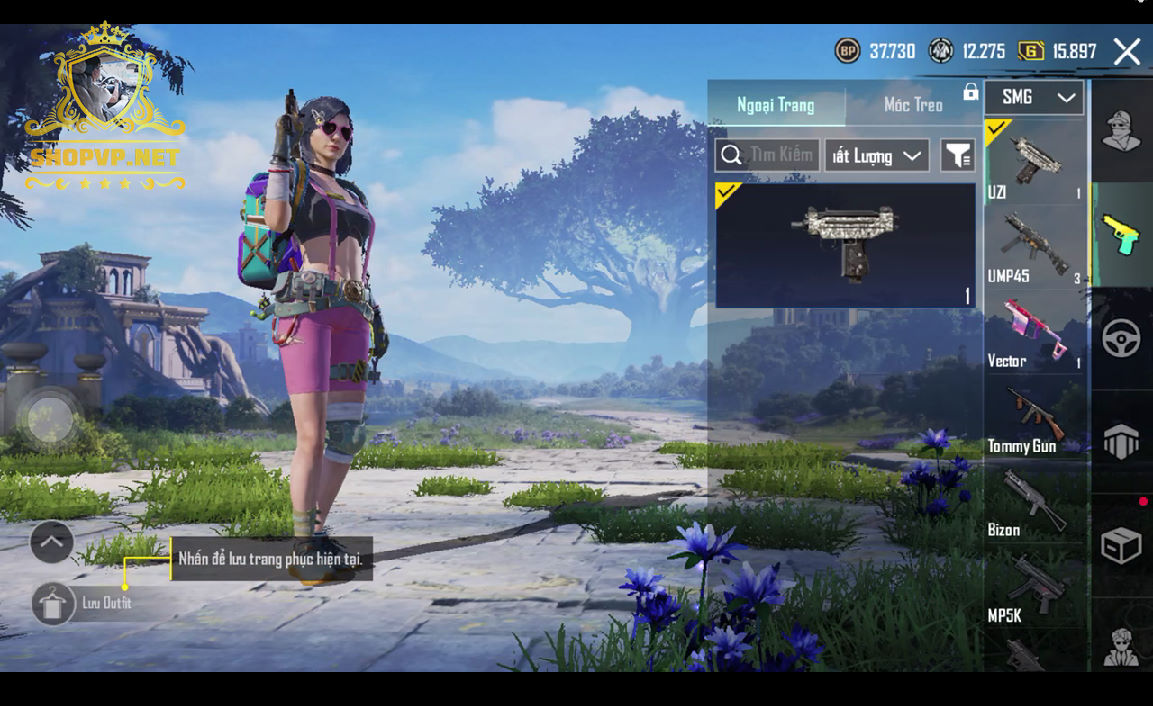Pick the pink Vector weapon entry
Screen dimensions: 1153x706
[x=1034, y=333]
